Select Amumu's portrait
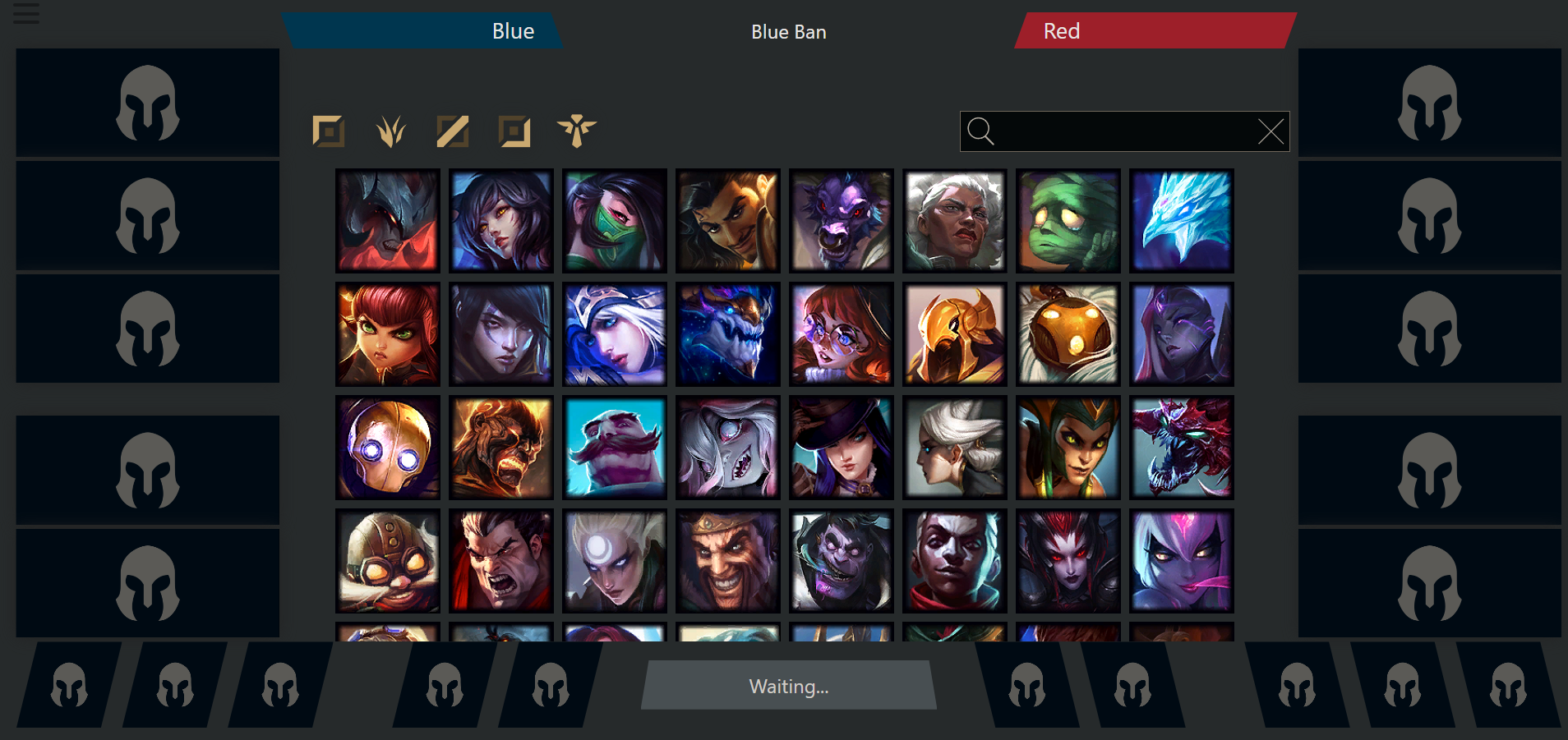The height and width of the screenshot is (740, 1568). [x=1068, y=220]
